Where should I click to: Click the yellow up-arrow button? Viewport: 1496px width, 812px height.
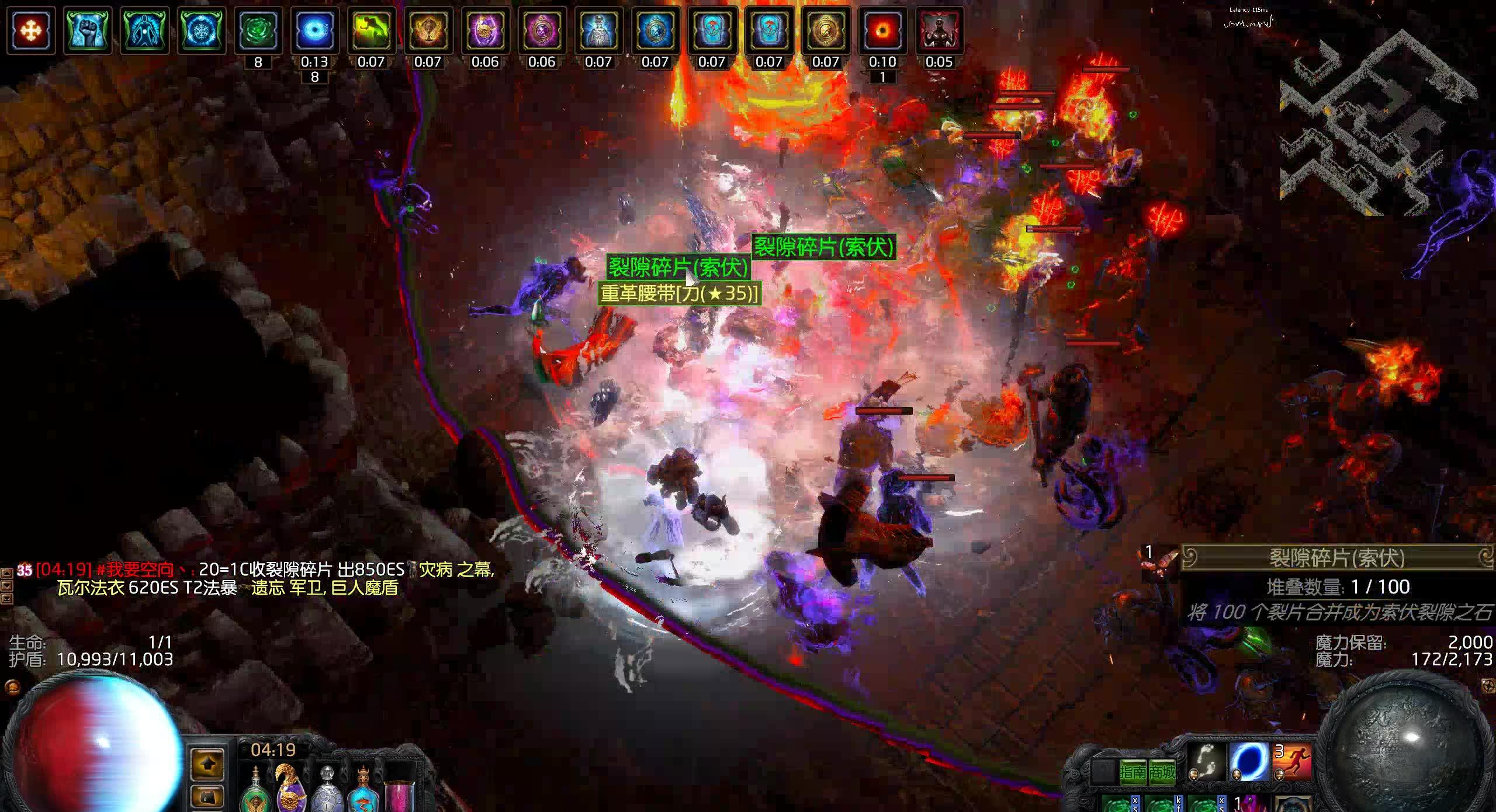click(x=208, y=764)
